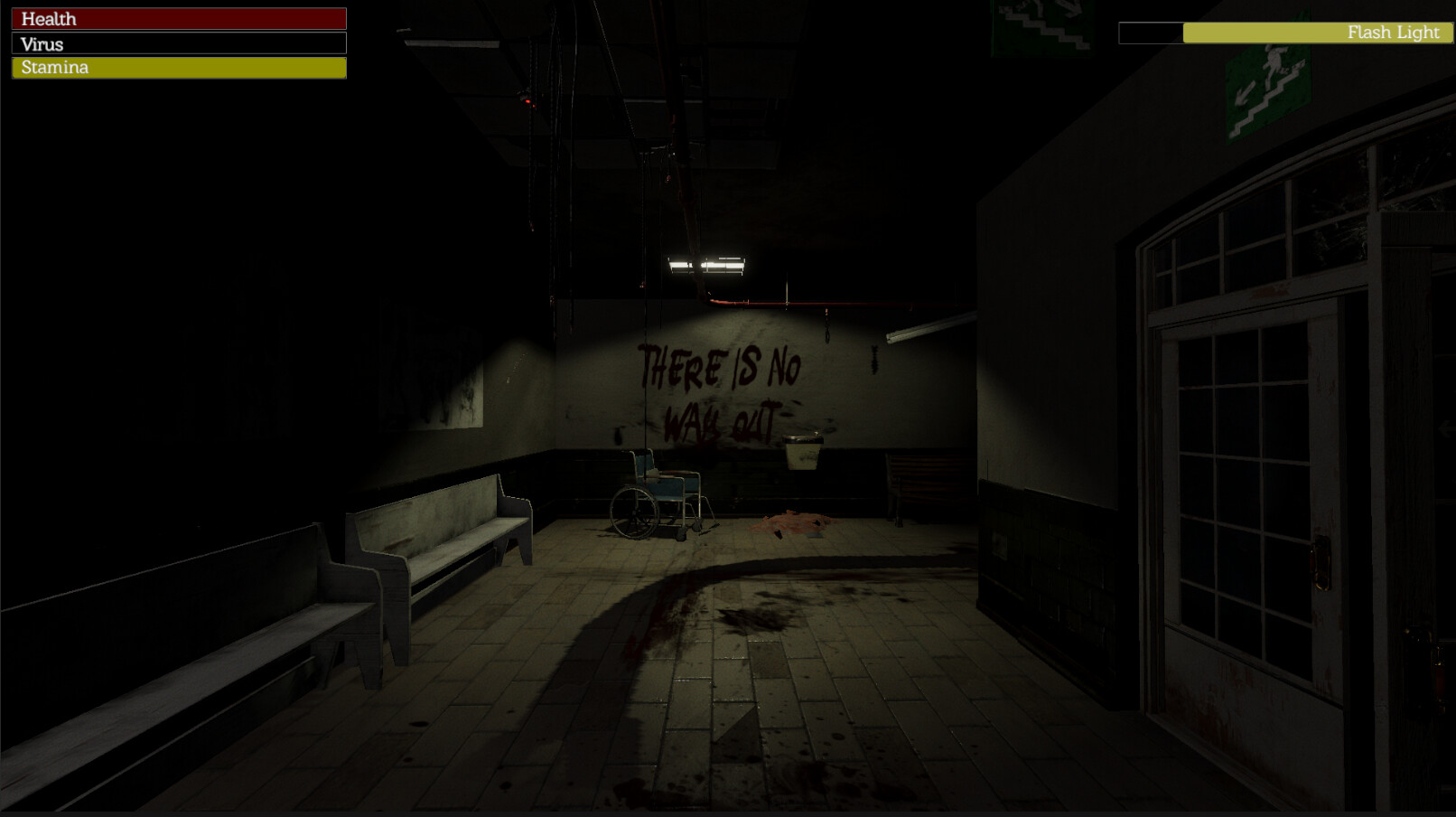Select the Health label in the HUD
1456x817 pixels.
point(49,18)
